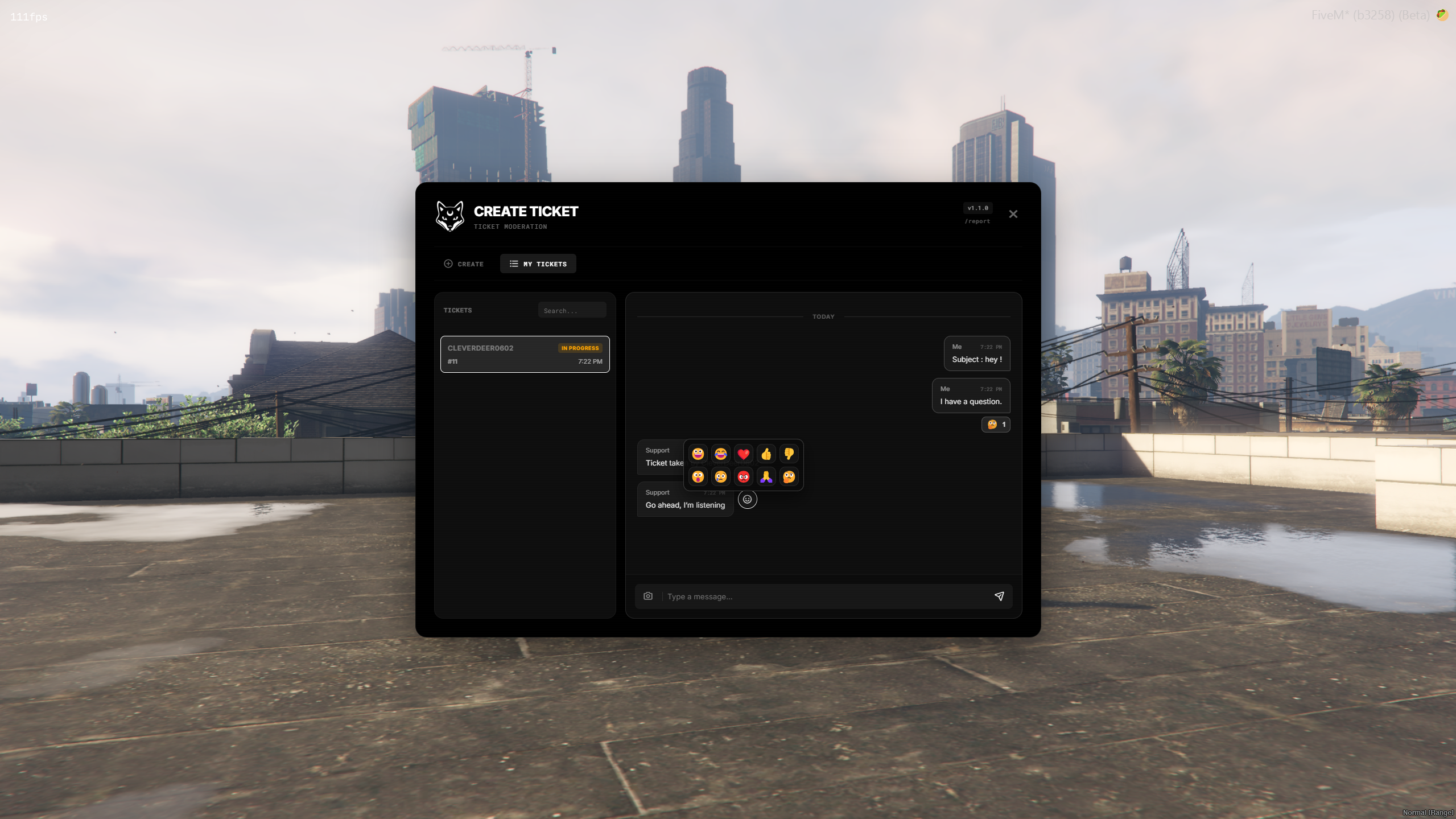Image resolution: width=1456 pixels, height=819 pixels.
Task: Choose the praying hands reaction
Action: (766, 476)
